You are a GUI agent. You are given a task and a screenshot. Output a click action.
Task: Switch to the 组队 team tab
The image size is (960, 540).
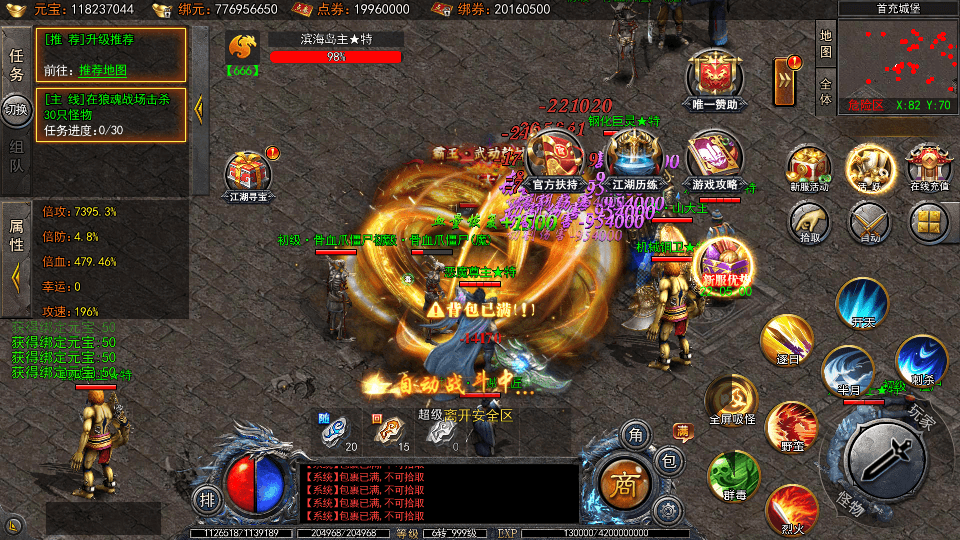[x=17, y=155]
